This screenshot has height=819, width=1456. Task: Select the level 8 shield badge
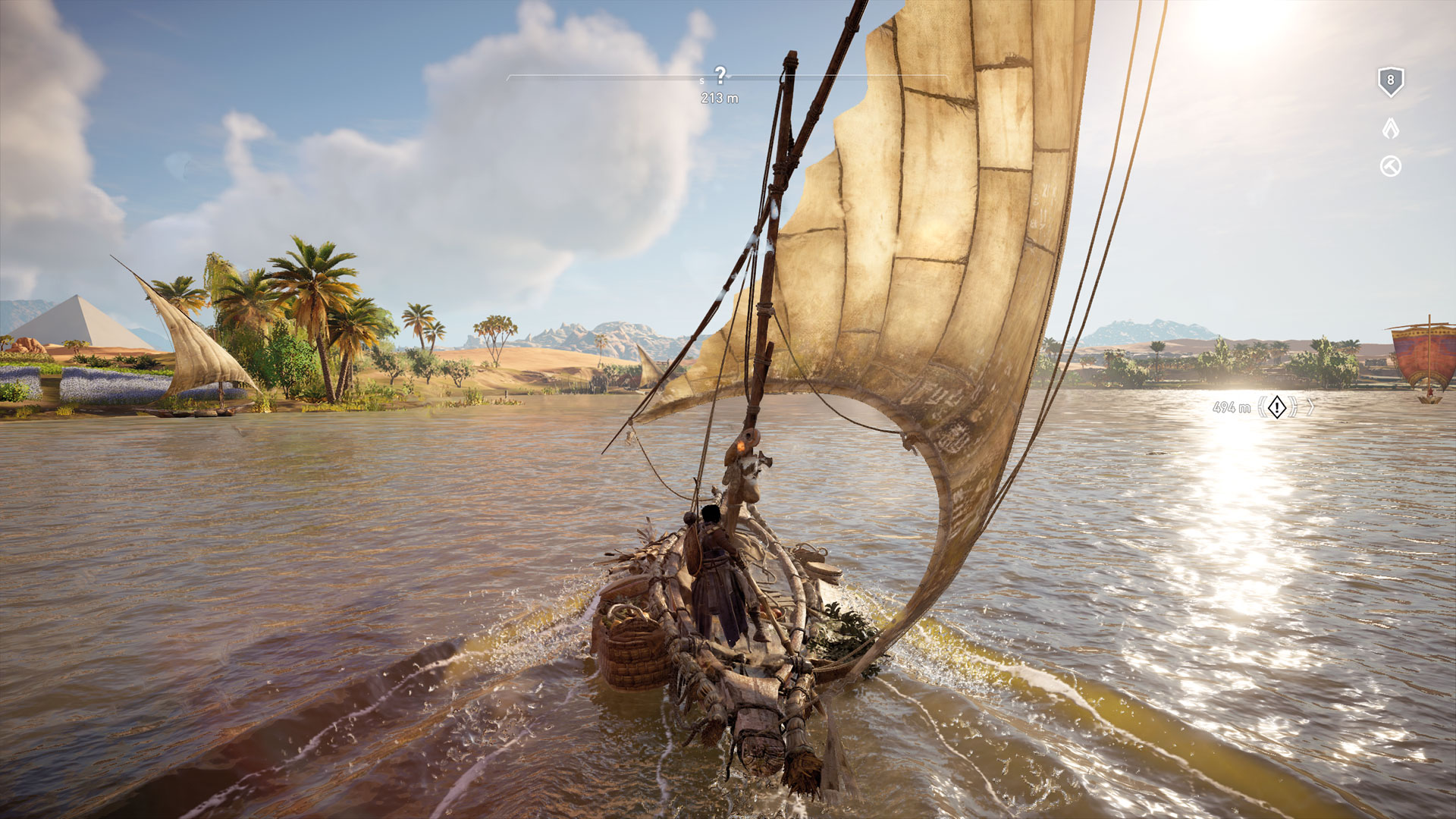[x=1390, y=81]
